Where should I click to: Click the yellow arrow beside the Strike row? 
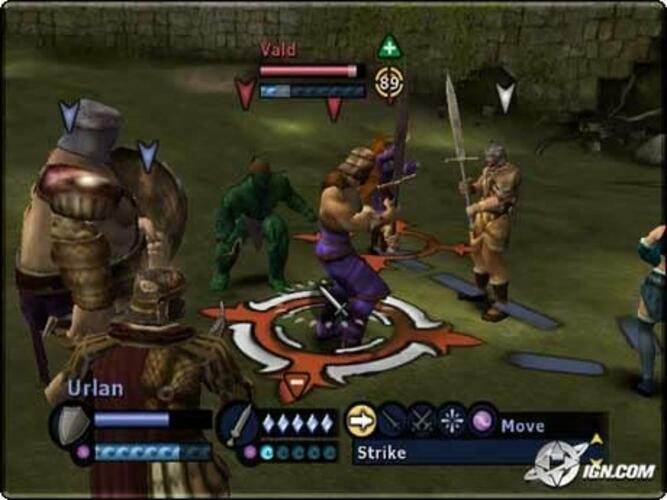click(597, 438)
